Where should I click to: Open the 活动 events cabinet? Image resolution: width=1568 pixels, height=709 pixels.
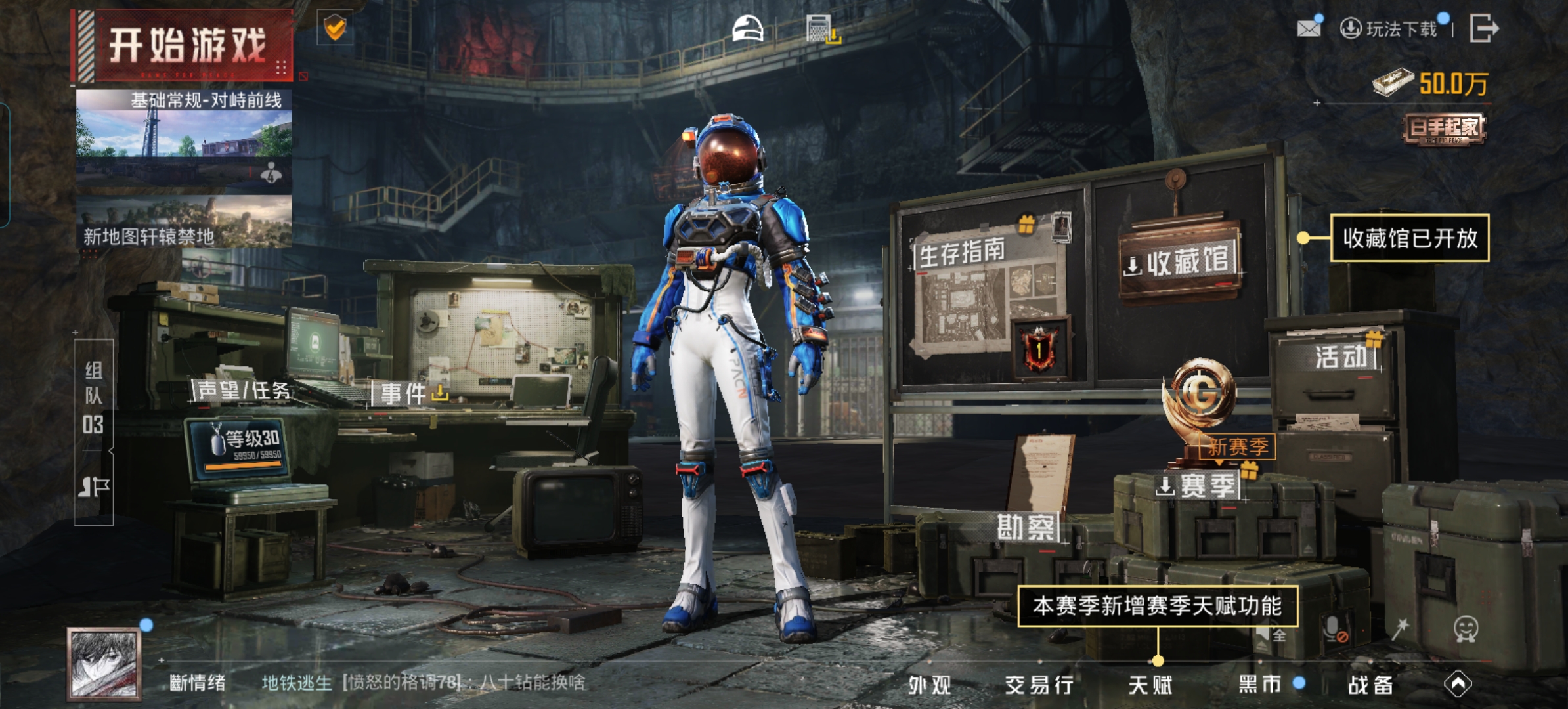point(1341,357)
